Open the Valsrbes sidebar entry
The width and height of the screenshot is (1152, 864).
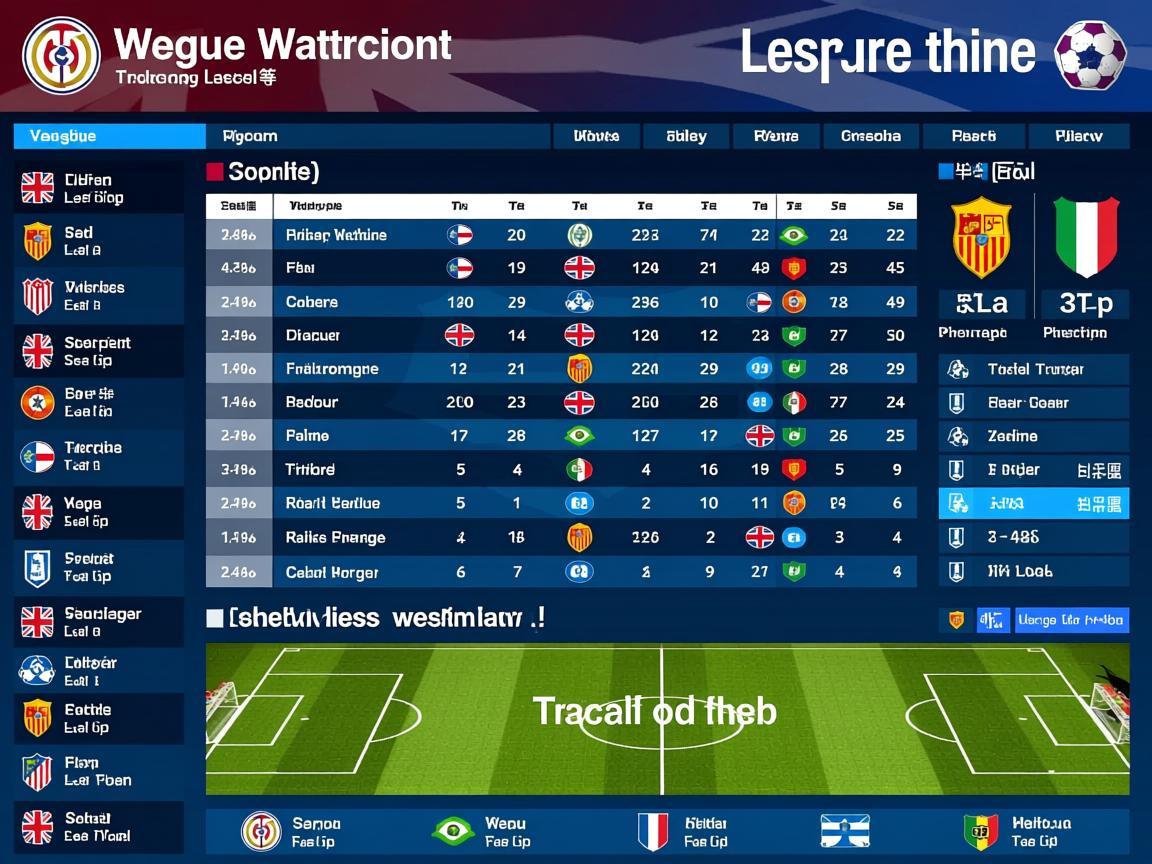(98, 296)
